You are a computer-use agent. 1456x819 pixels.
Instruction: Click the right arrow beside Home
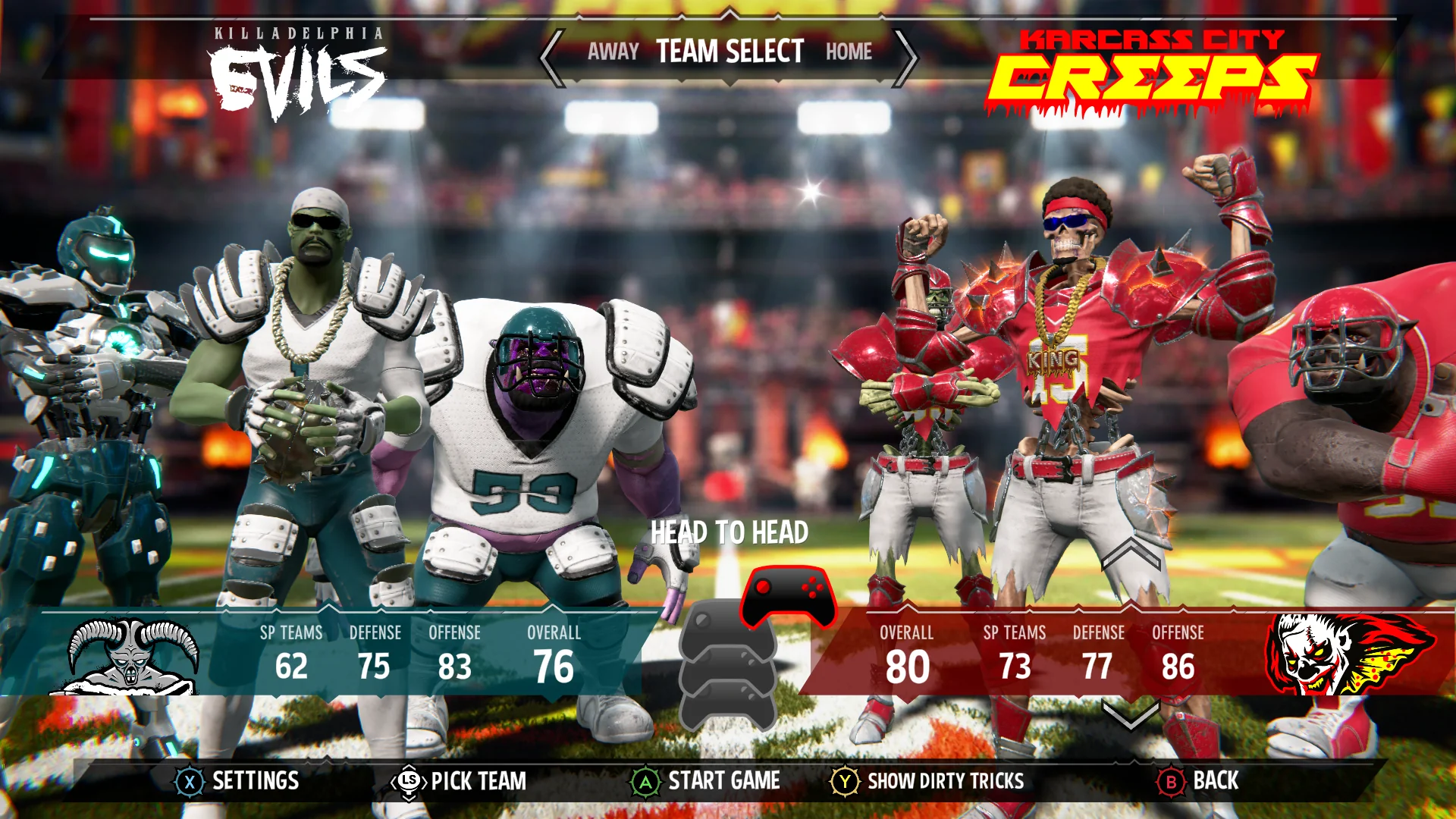coord(906,58)
